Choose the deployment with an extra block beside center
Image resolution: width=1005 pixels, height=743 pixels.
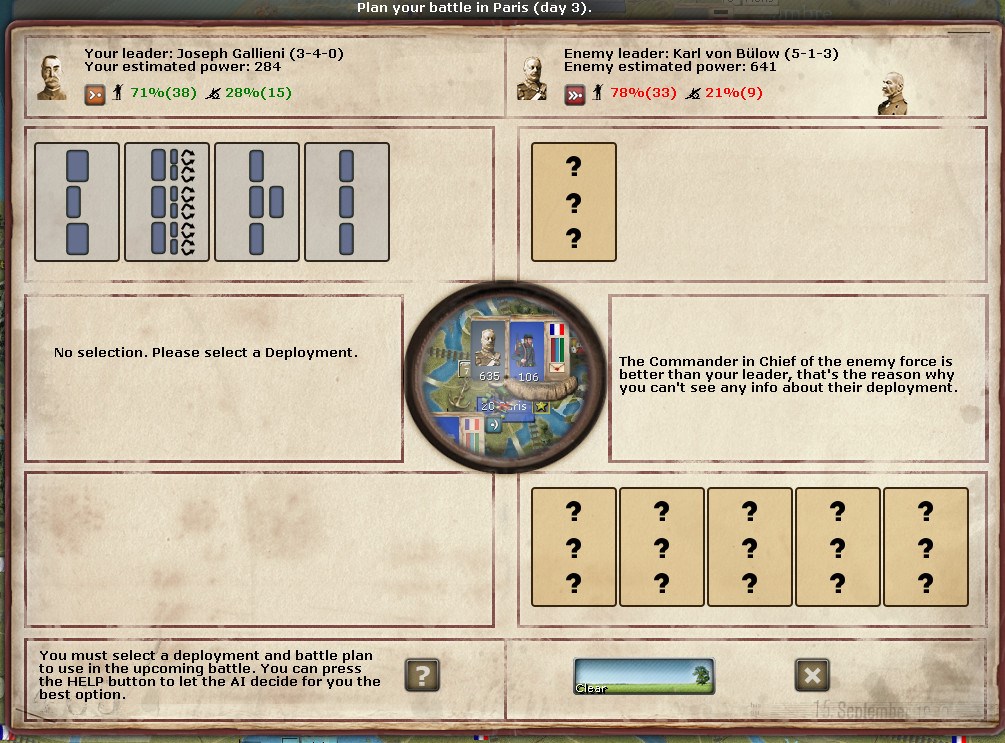(x=257, y=202)
